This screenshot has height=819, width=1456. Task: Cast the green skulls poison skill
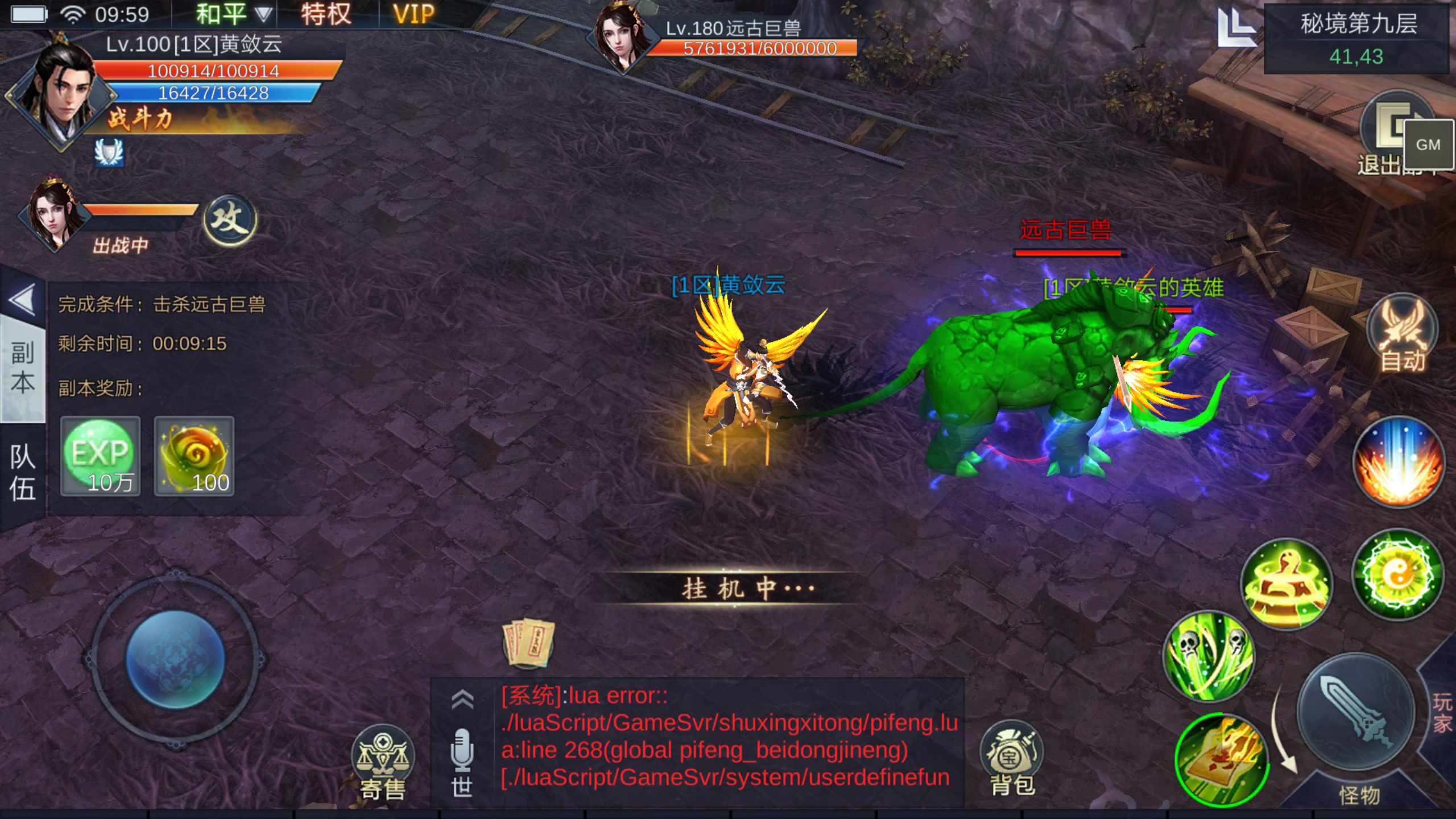click(1208, 655)
